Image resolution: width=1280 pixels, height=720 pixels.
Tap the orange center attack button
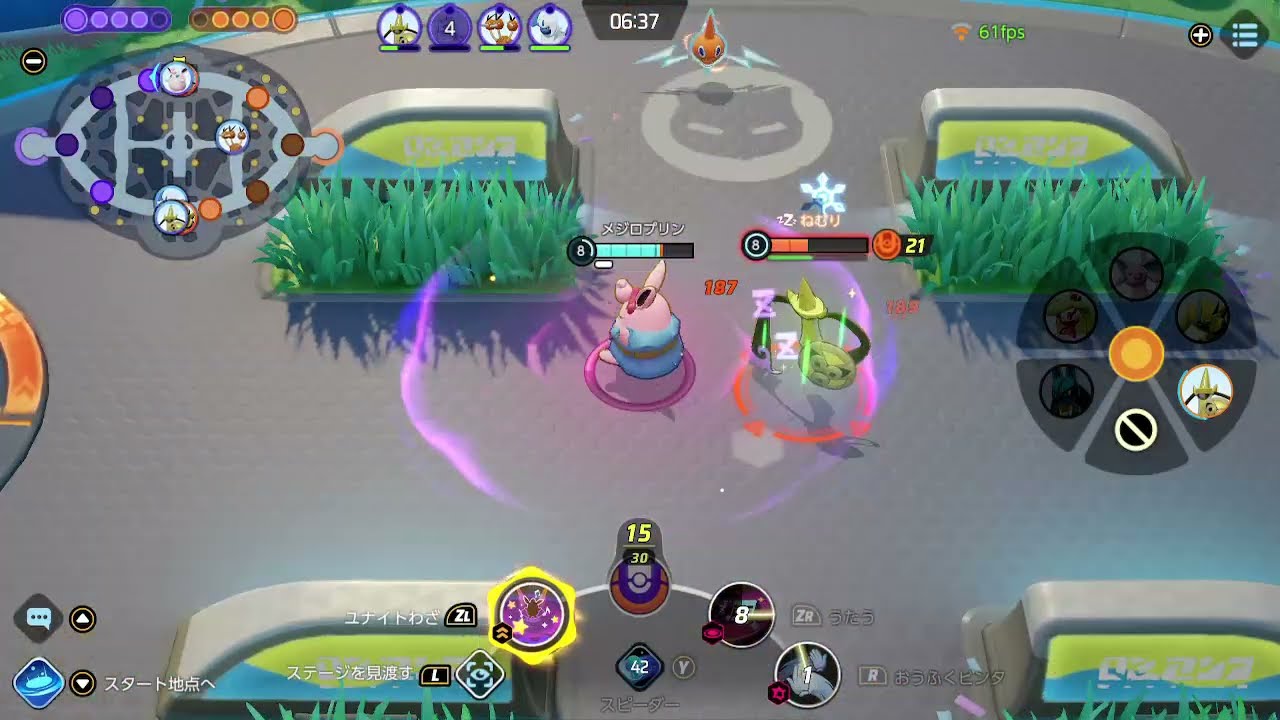coord(1136,353)
